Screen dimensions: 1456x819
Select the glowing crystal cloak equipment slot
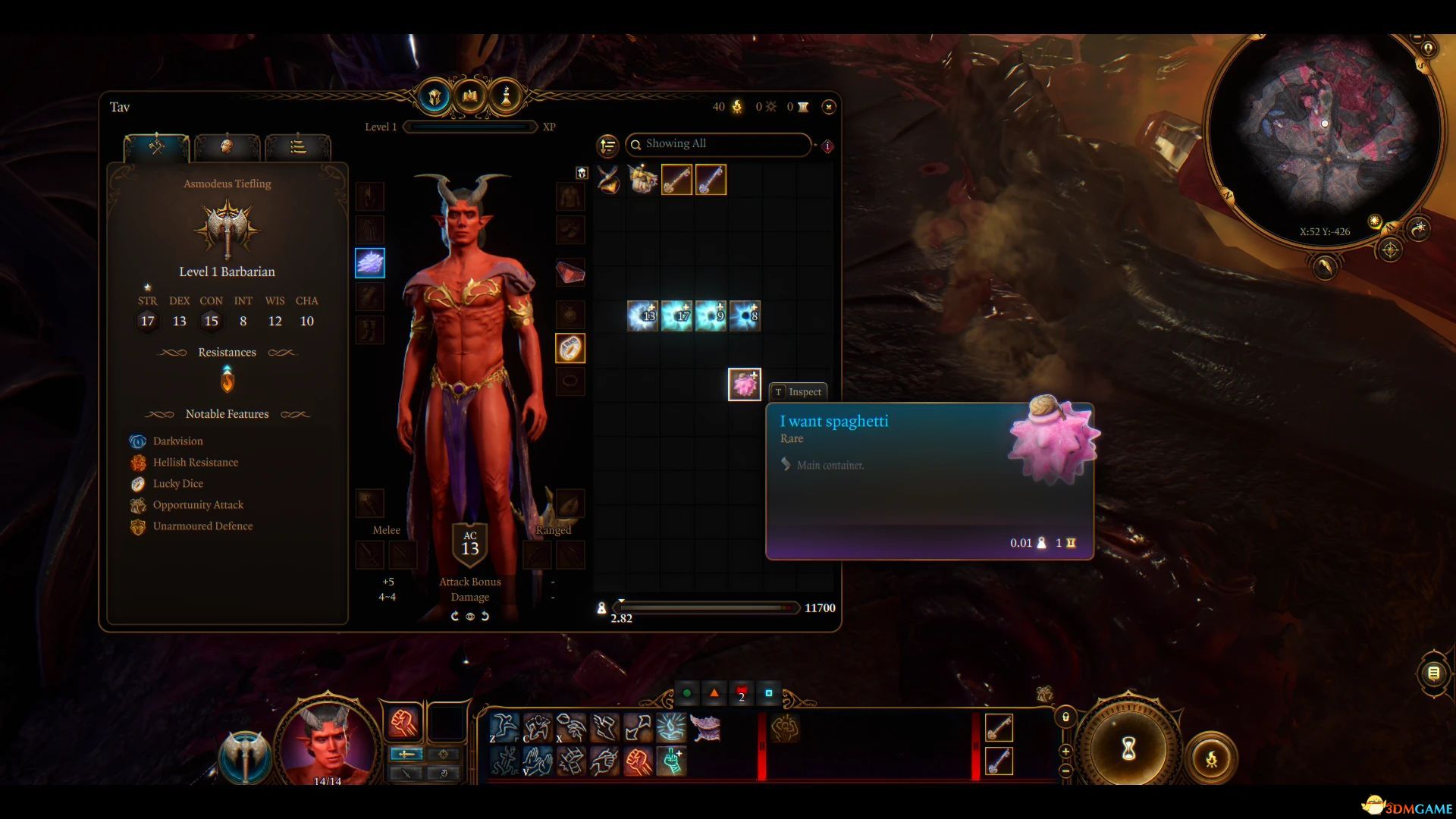[x=370, y=263]
